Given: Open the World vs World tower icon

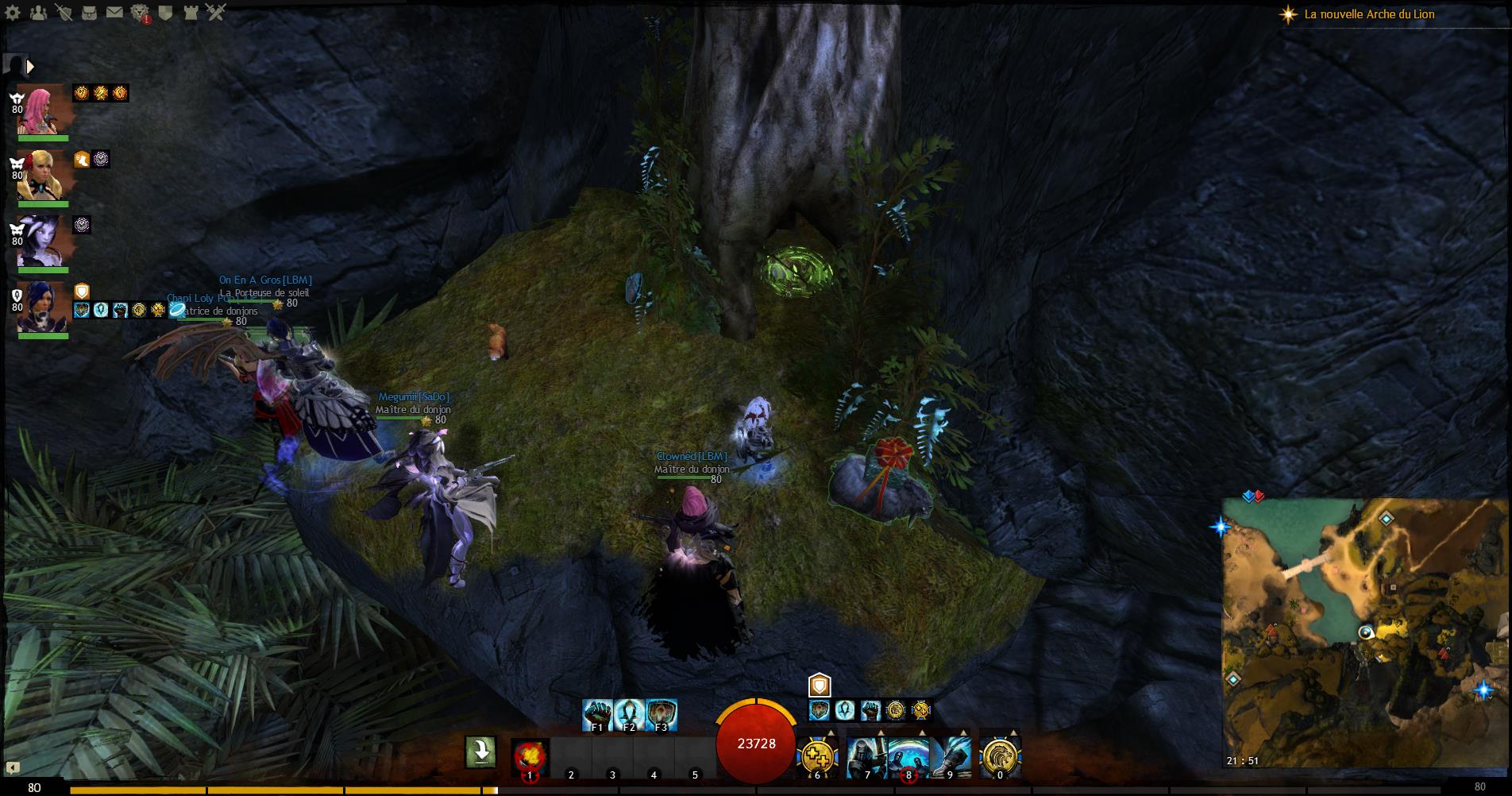Looking at the screenshot, I should click(x=190, y=12).
